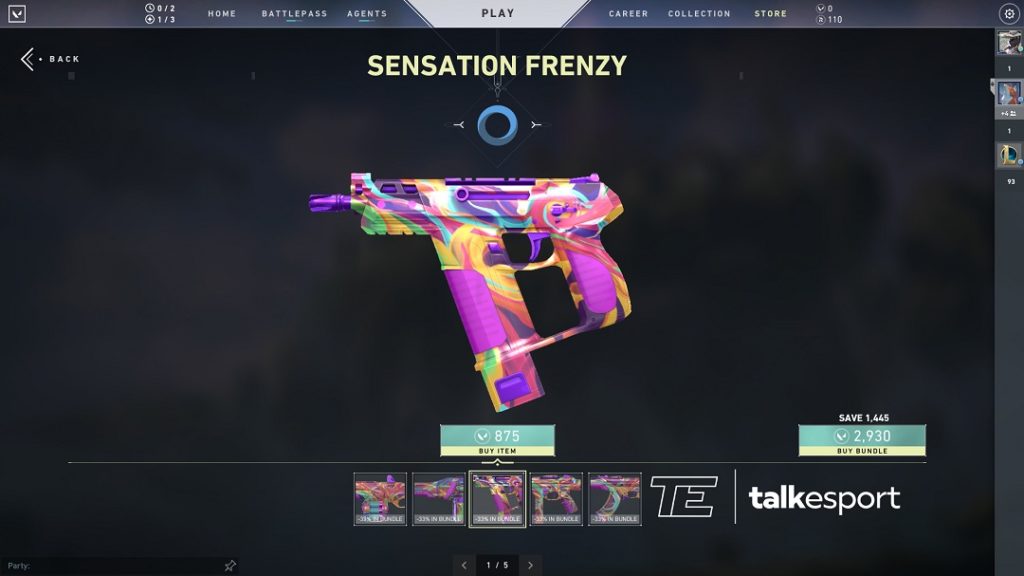Toggle the pin icon on the Party bar
The height and width of the screenshot is (576, 1024).
(229, 566)
